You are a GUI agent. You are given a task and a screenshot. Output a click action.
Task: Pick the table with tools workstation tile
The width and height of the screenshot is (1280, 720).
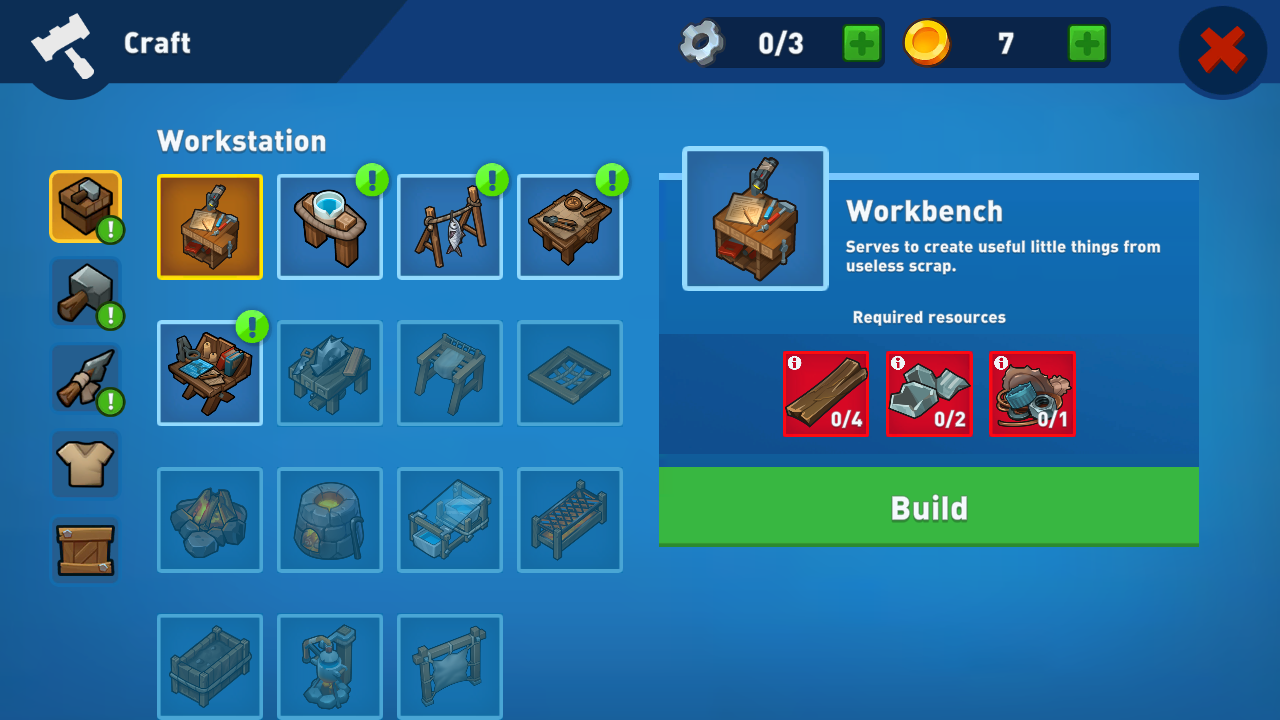[570, 227]
